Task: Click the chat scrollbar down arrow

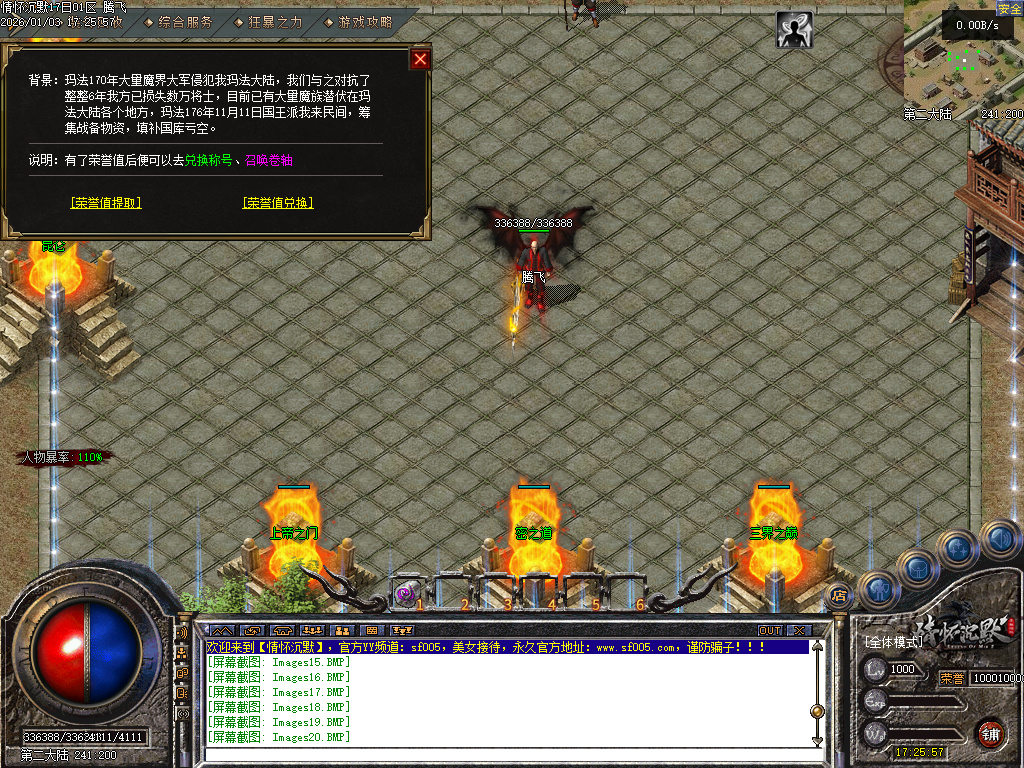Action: (817, 740)
